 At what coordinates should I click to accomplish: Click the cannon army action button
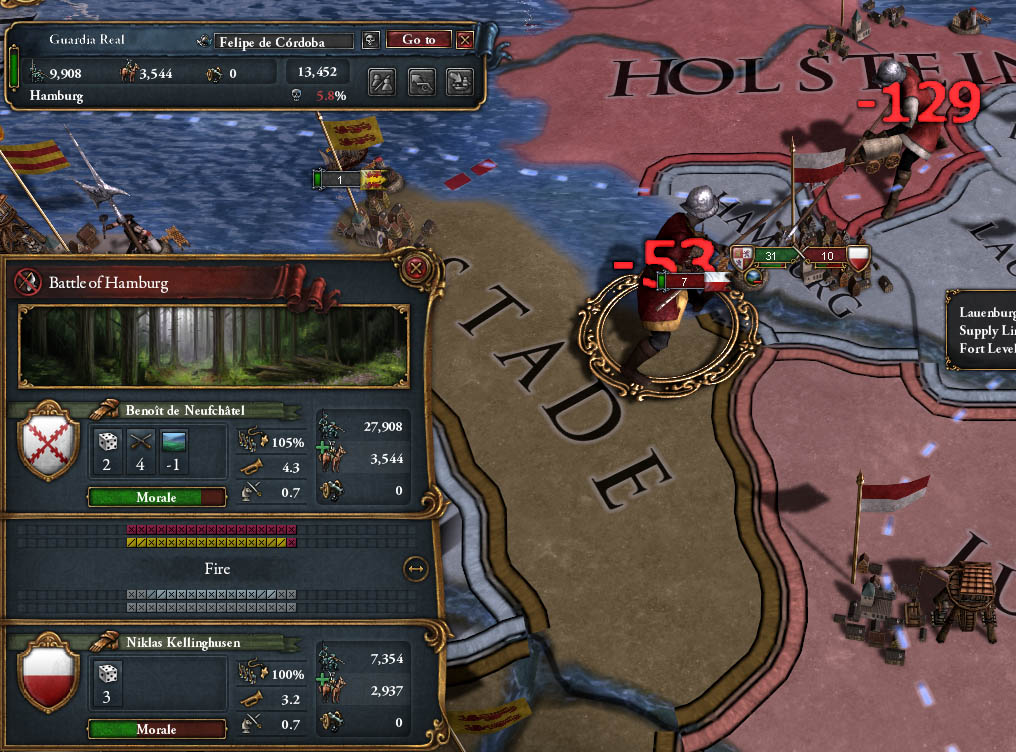coord(421,82)
